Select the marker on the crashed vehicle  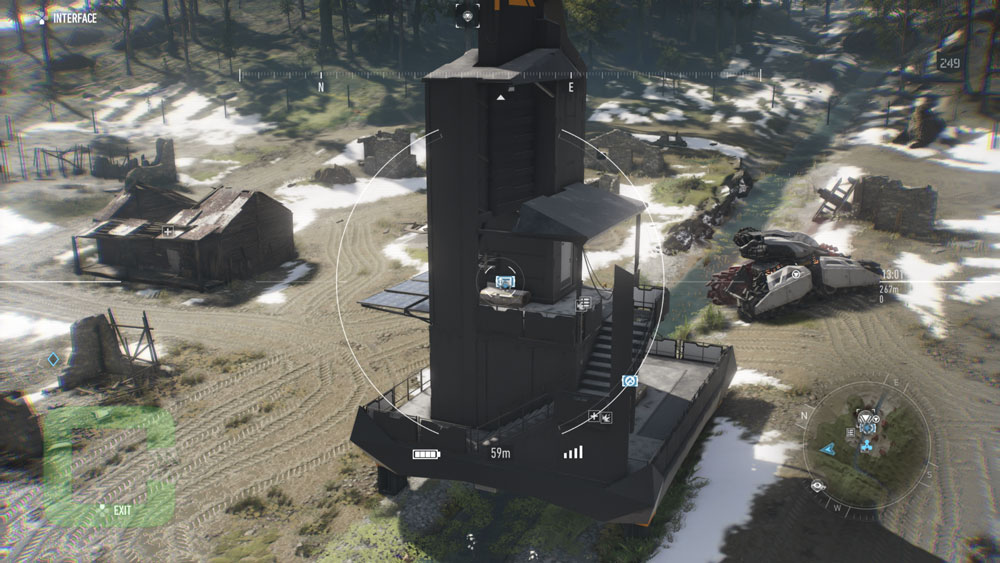(796, 273)
